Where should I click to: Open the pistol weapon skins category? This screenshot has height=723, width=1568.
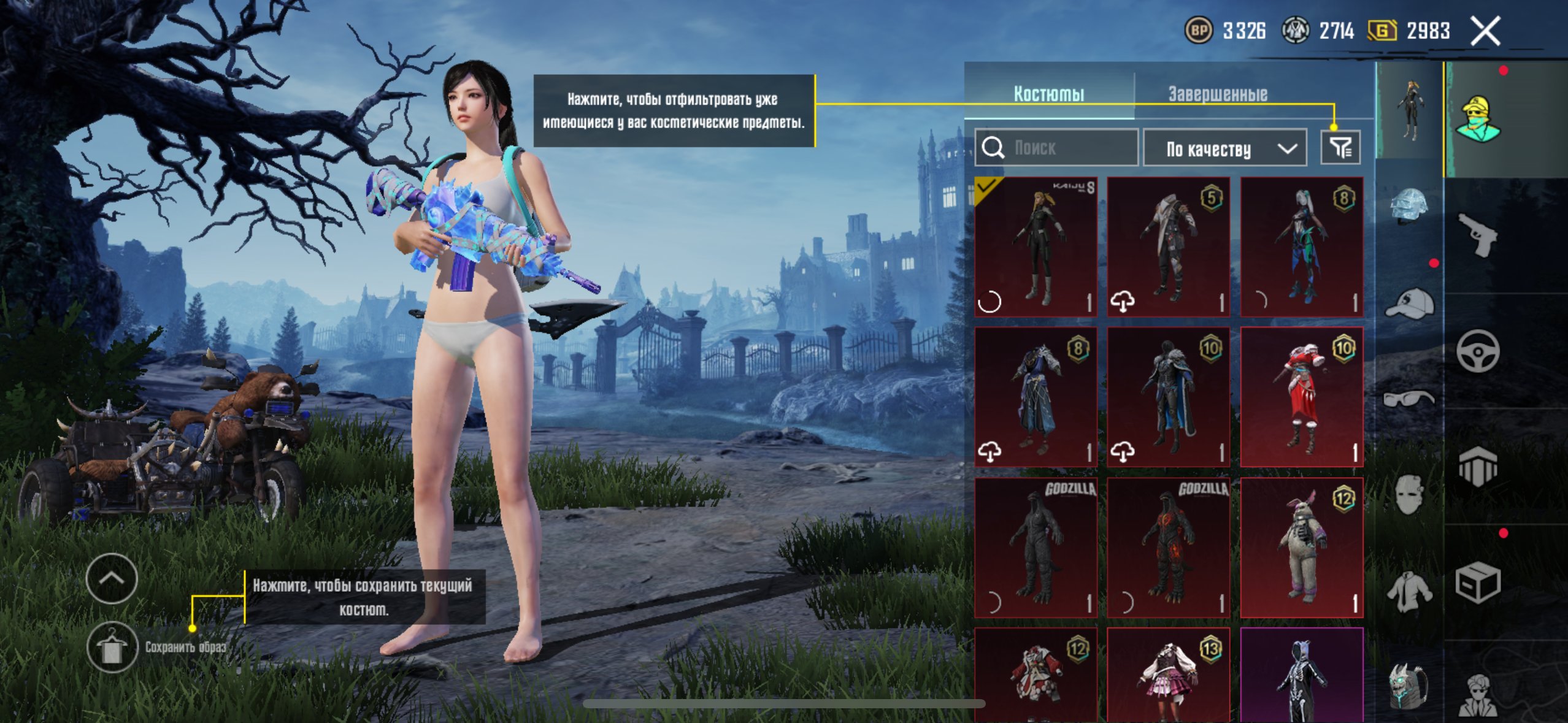[x=1477, y=234]
